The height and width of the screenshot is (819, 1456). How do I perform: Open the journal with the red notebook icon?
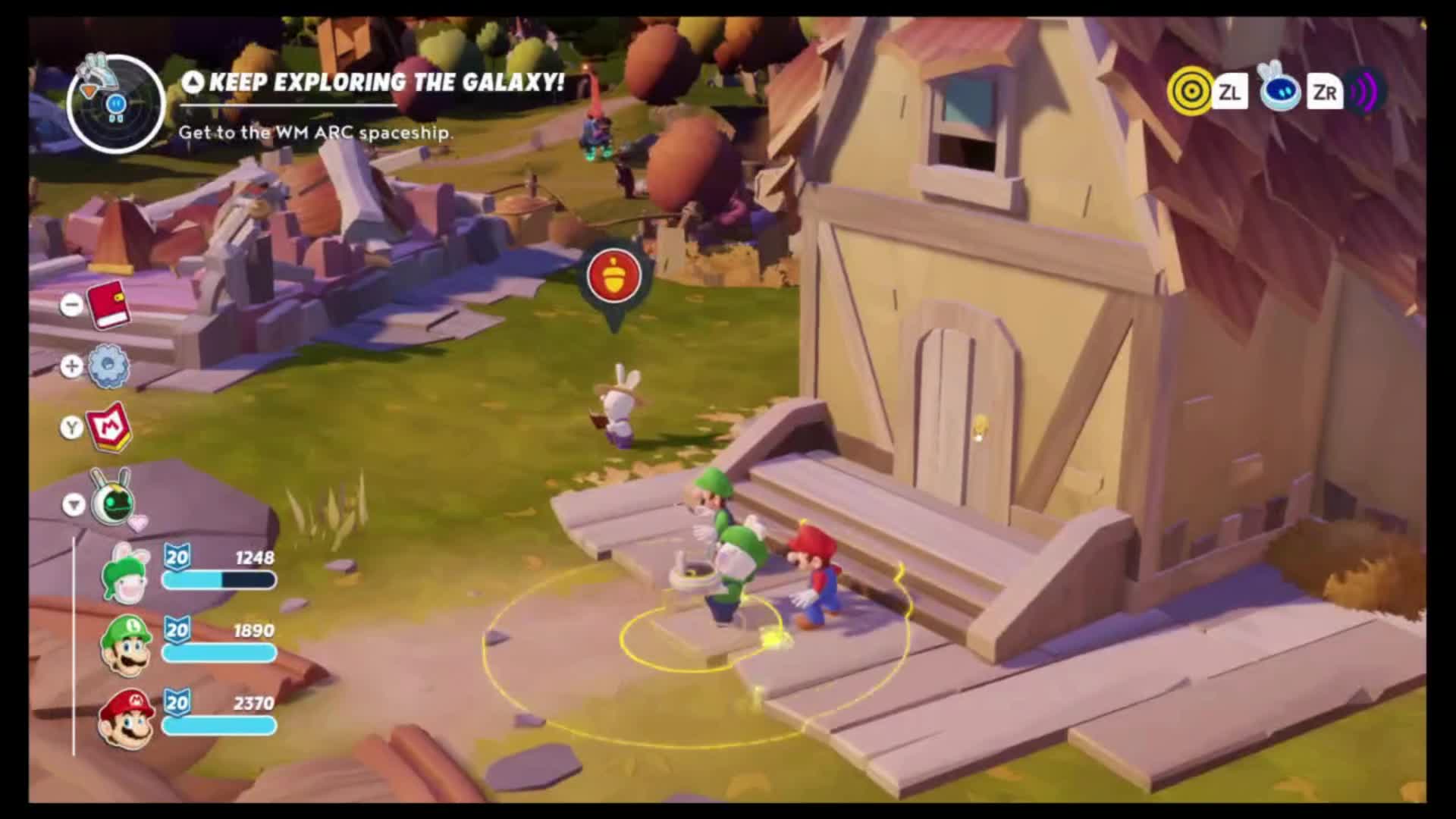coord(107,304)
